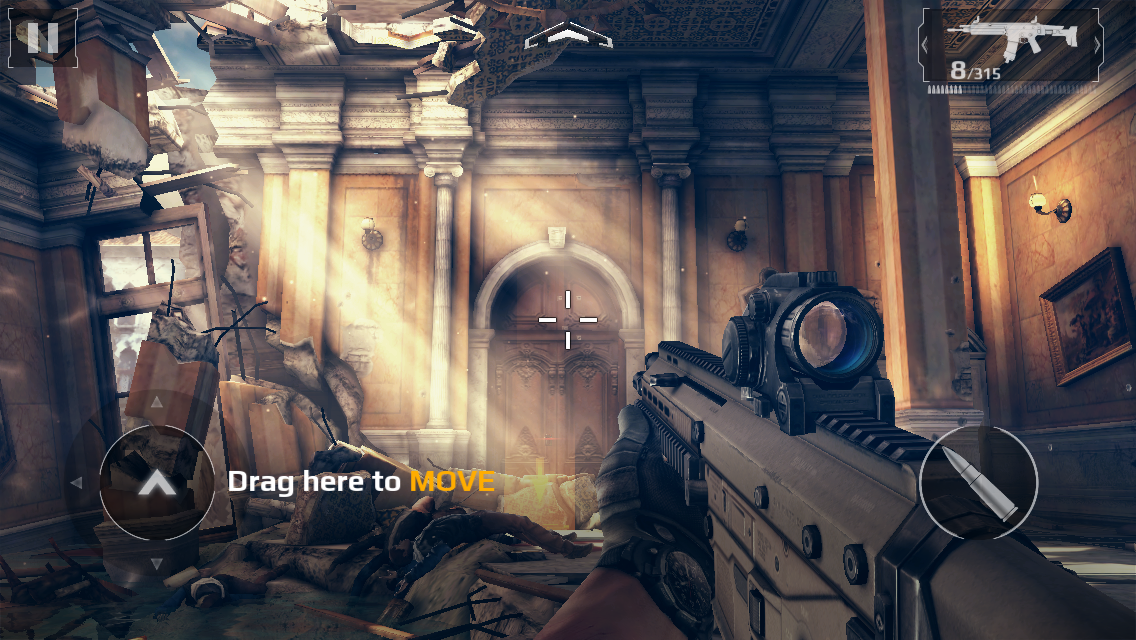Switch to next weapon with right arrow

1097,45
